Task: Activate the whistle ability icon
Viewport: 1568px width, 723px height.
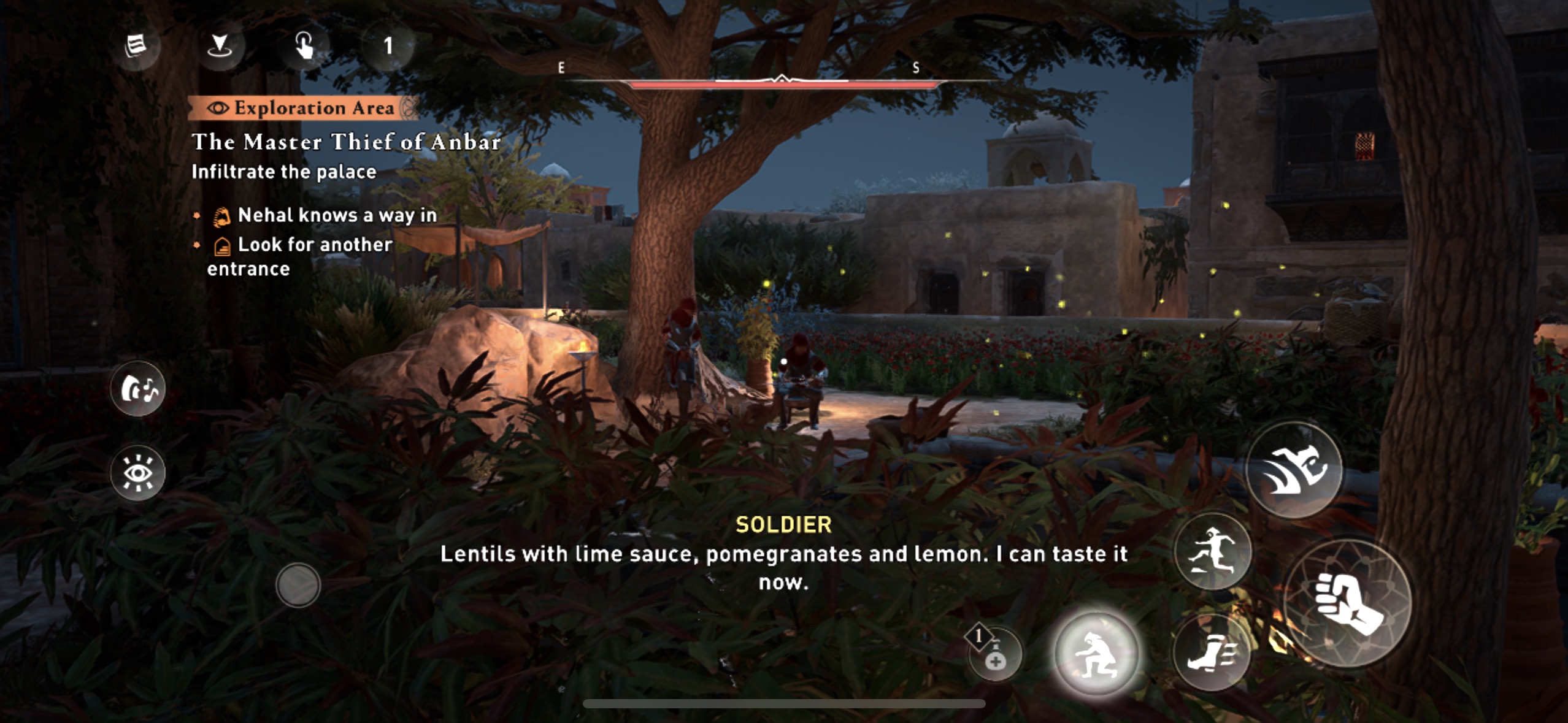Action: pyautogui.click(x=138, y=389)
